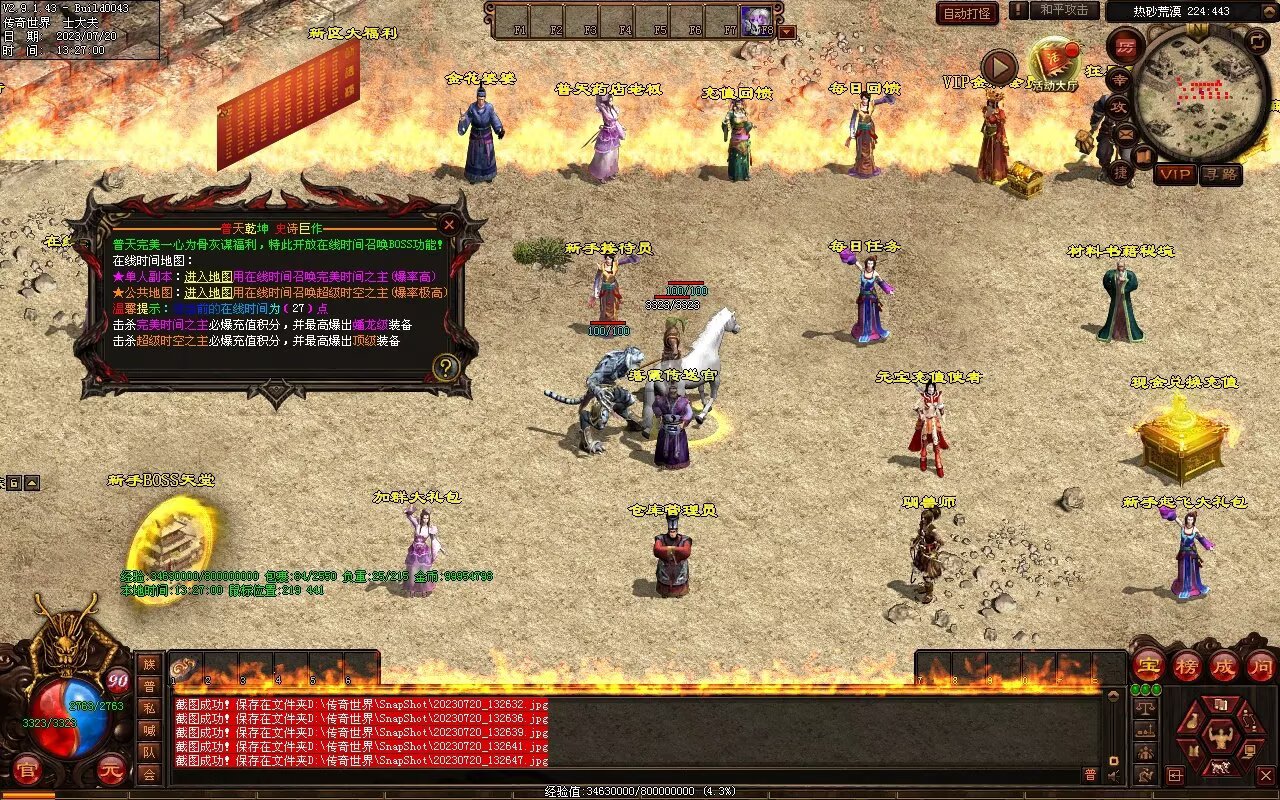The image size is (1280, 800).
Task: Toggle the 自动打怪 auto-fight button
Action: click(967, 13)
